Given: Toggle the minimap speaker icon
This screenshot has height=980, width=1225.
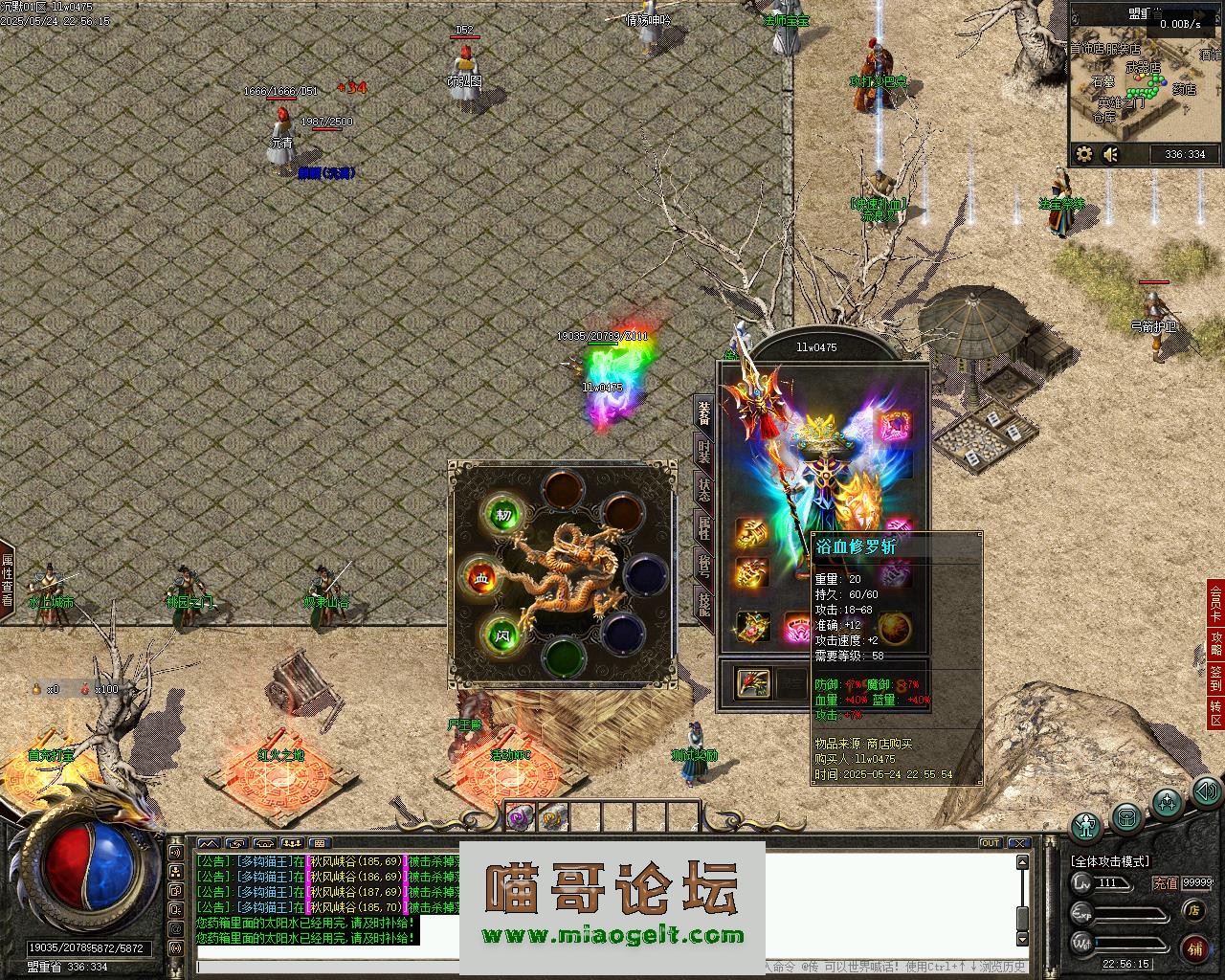Looking at the screenshot, I should 1110,154.
